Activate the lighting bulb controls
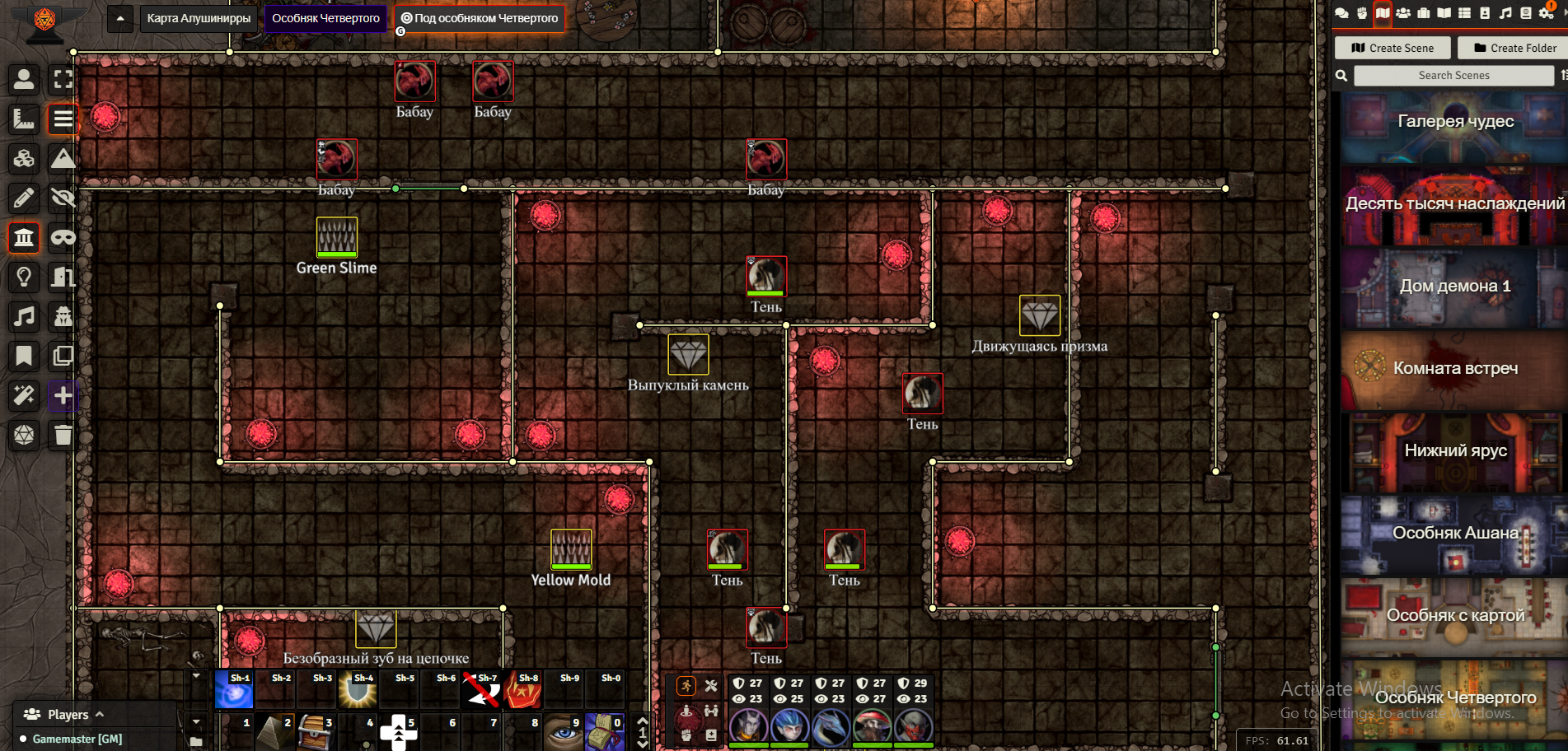The height and width of the screenshot is (751, 1568). (x=24, y=278)
